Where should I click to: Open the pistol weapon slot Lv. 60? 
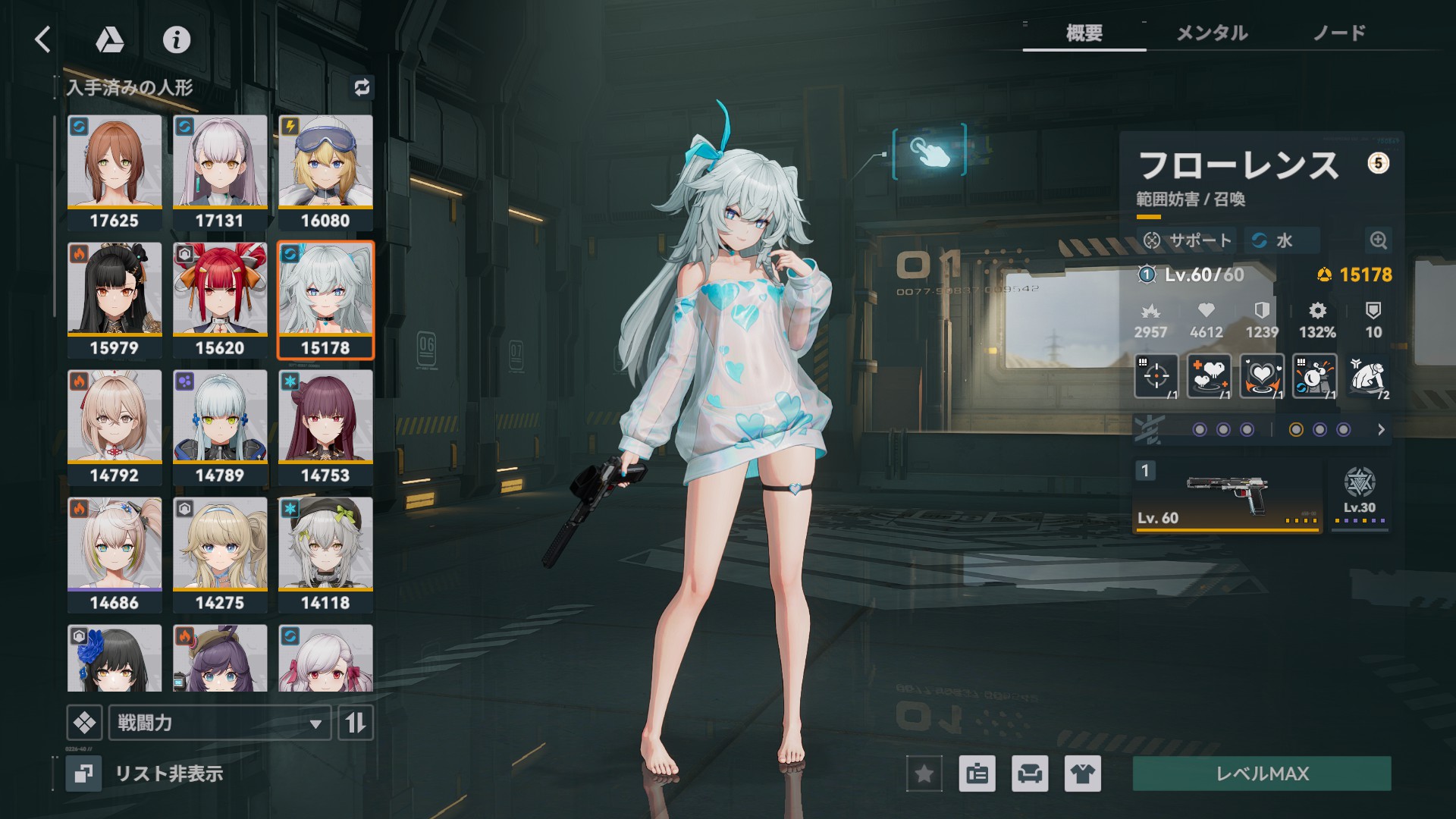1227,495
